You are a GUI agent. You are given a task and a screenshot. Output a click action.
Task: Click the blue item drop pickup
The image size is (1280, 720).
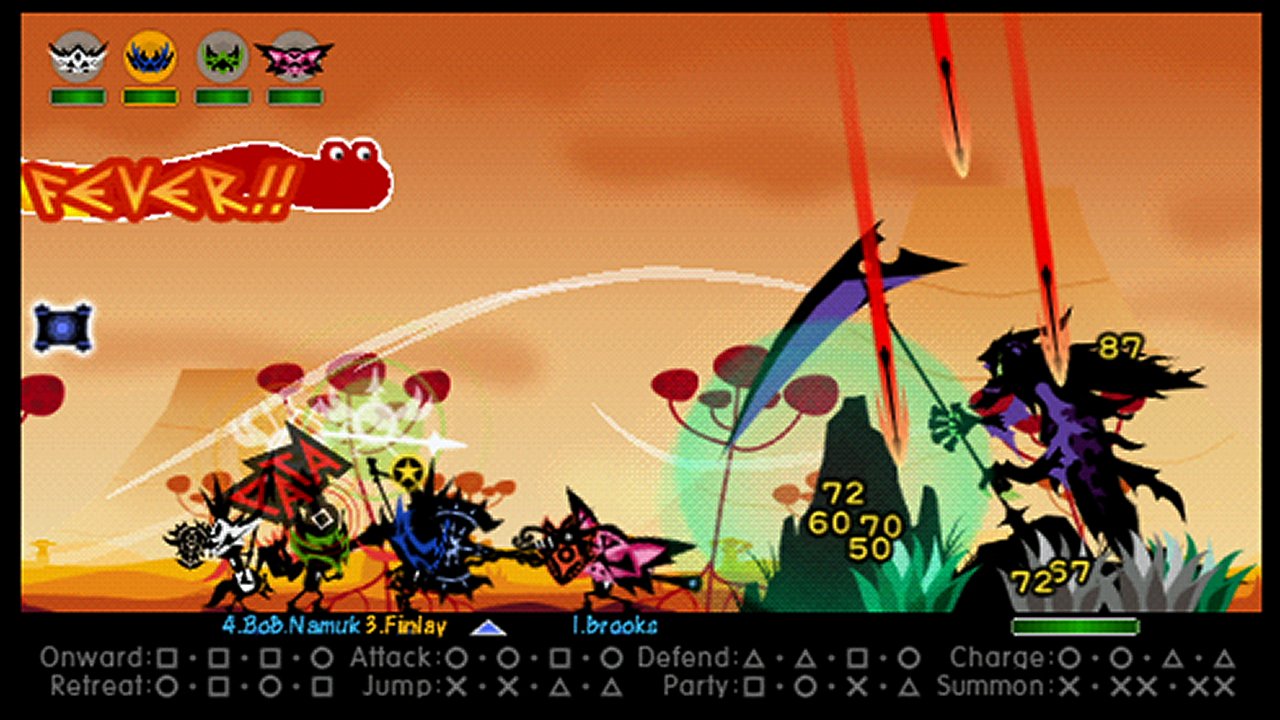(x=62, y=326)
